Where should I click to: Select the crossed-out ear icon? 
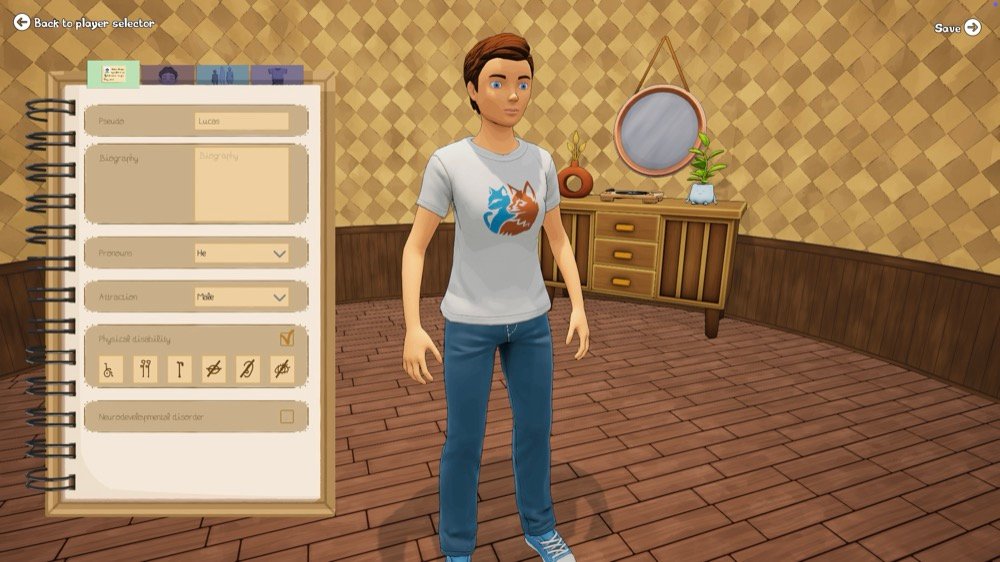point(248,370)
